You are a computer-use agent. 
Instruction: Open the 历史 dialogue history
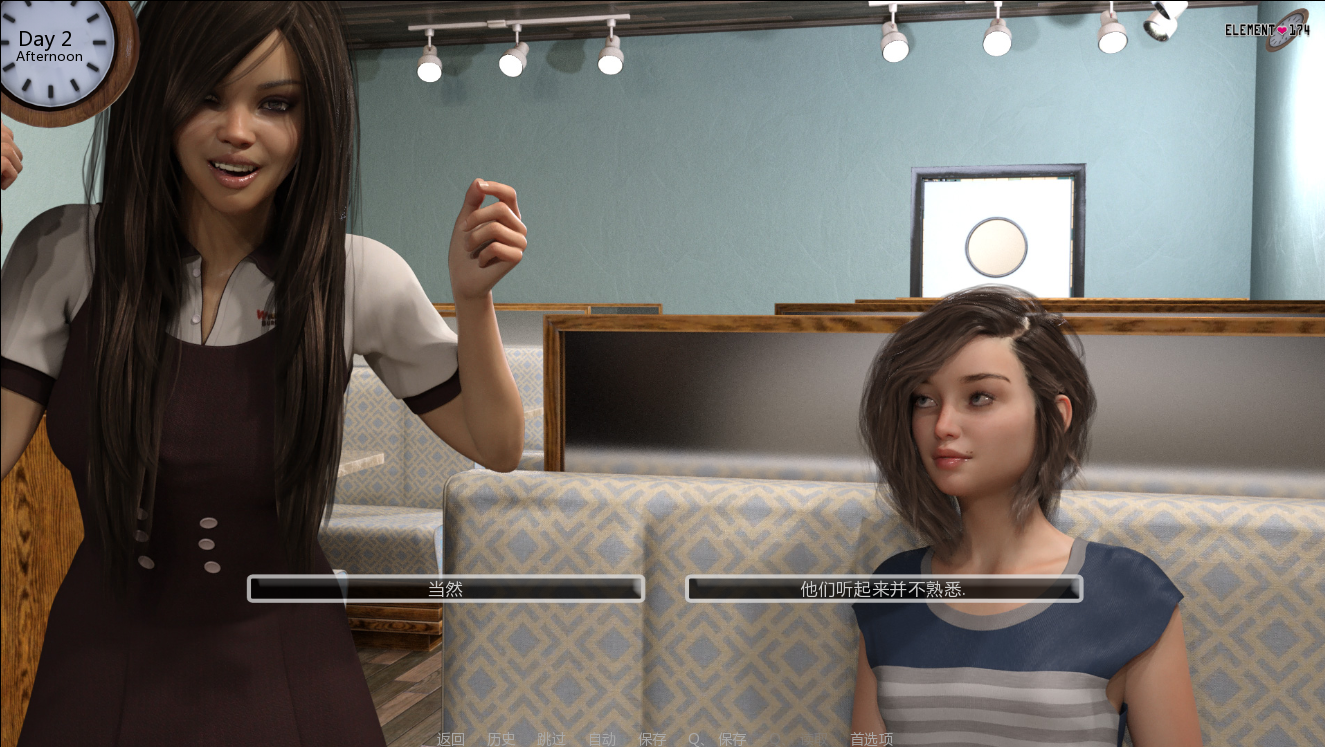(x=501, y=739)
